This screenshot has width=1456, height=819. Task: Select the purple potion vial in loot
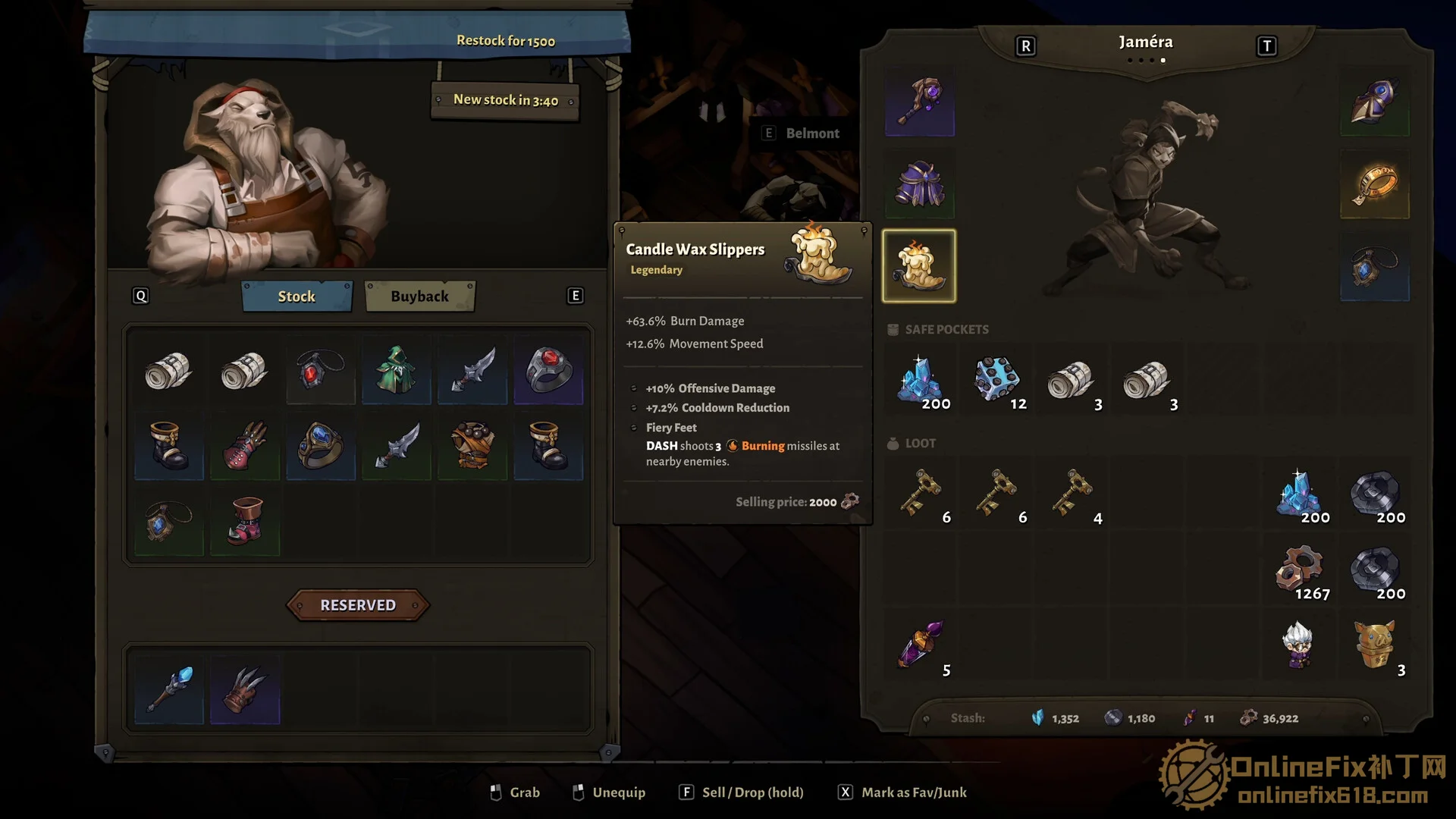click(919, 645)
